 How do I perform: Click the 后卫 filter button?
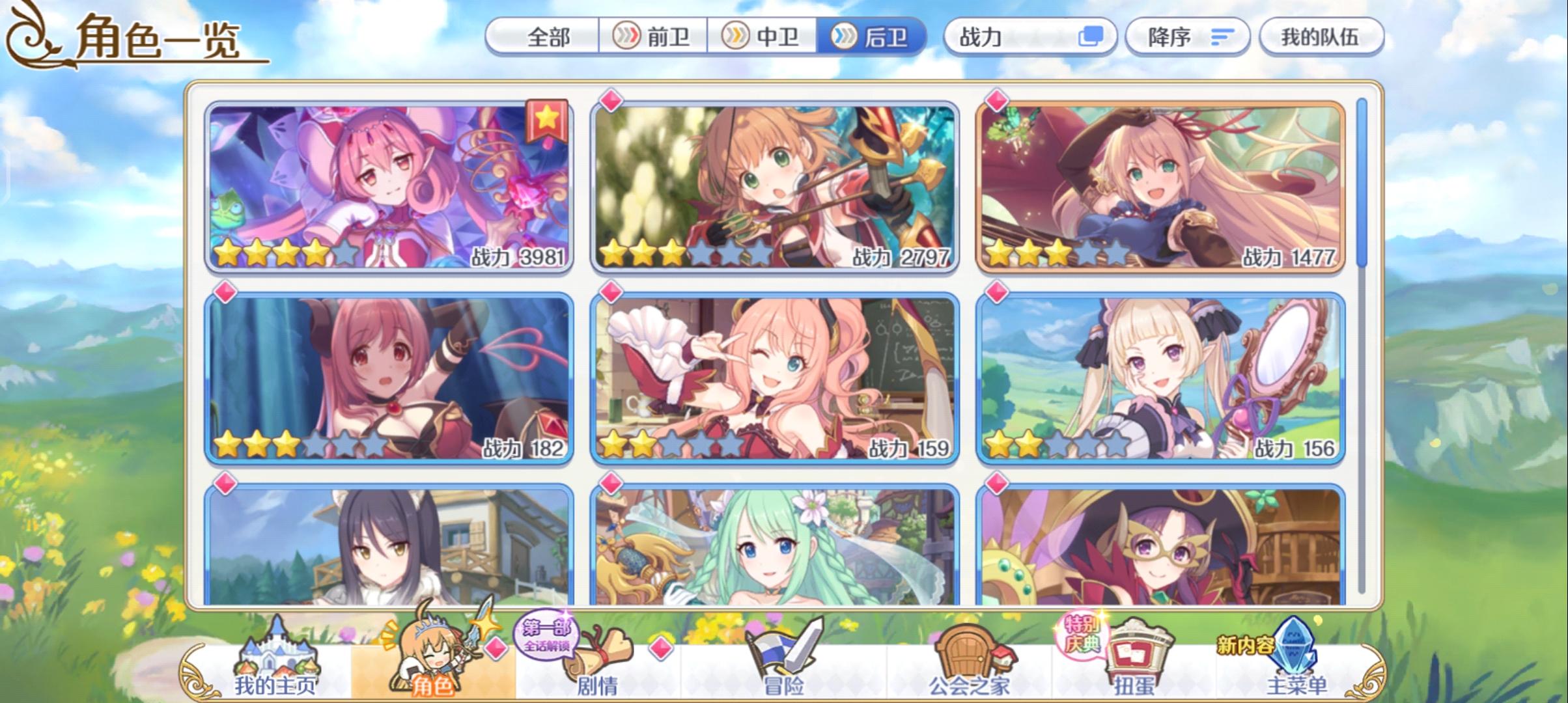pyautogui.click(x=876, y=37)
